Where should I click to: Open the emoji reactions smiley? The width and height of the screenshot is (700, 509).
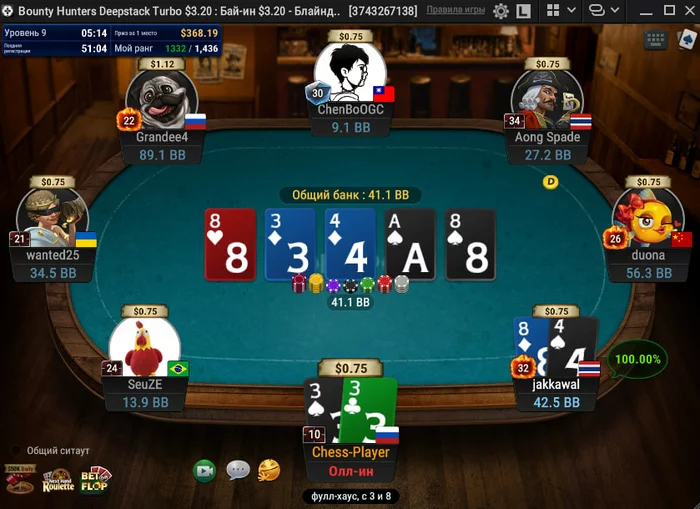click(268, 469)
